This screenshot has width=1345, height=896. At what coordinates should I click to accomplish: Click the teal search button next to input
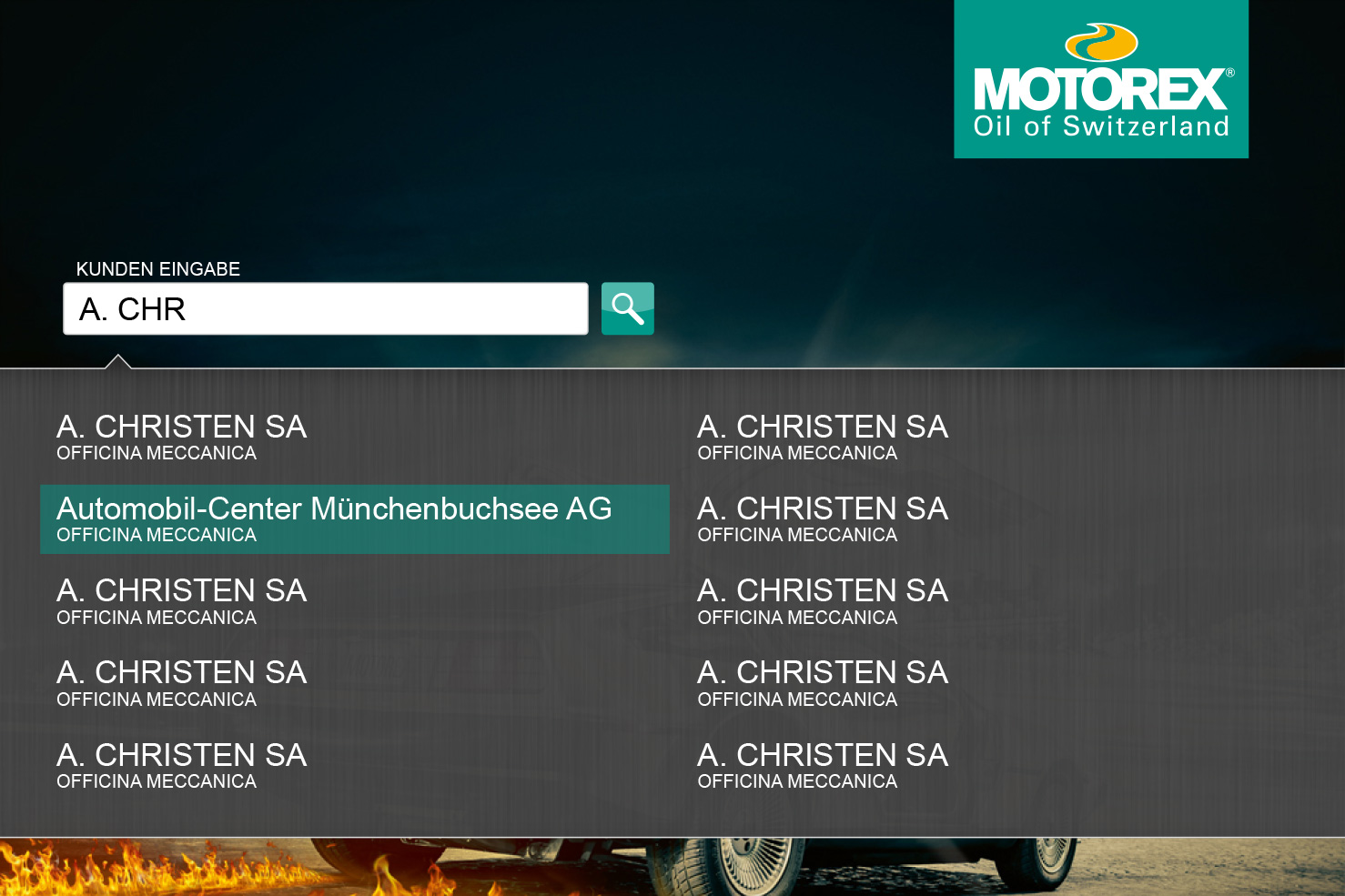[627, 308]
